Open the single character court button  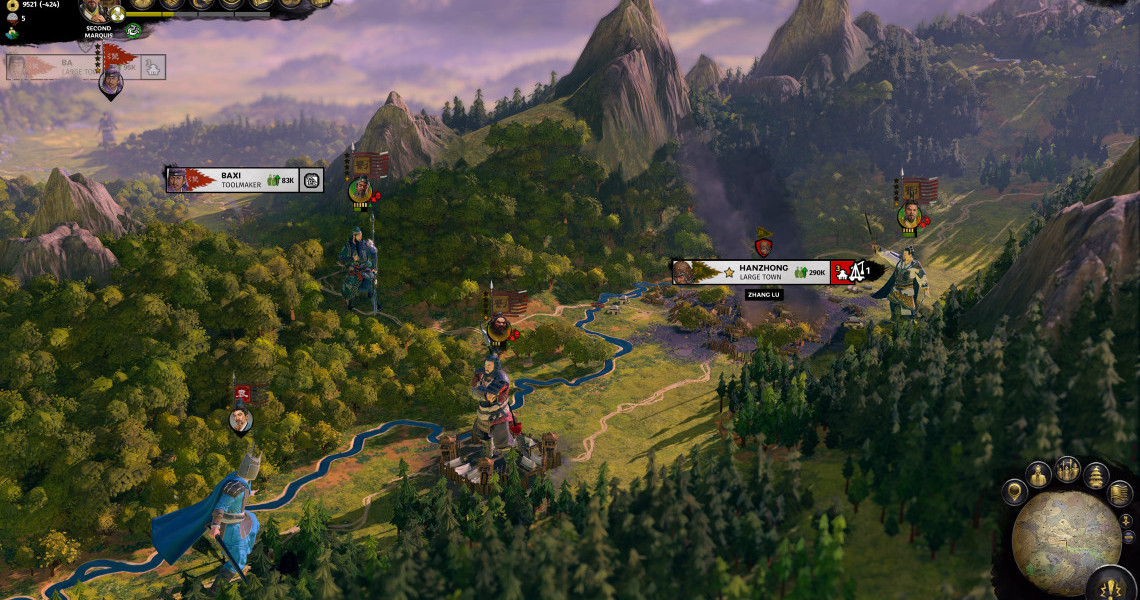[1039, 475]
